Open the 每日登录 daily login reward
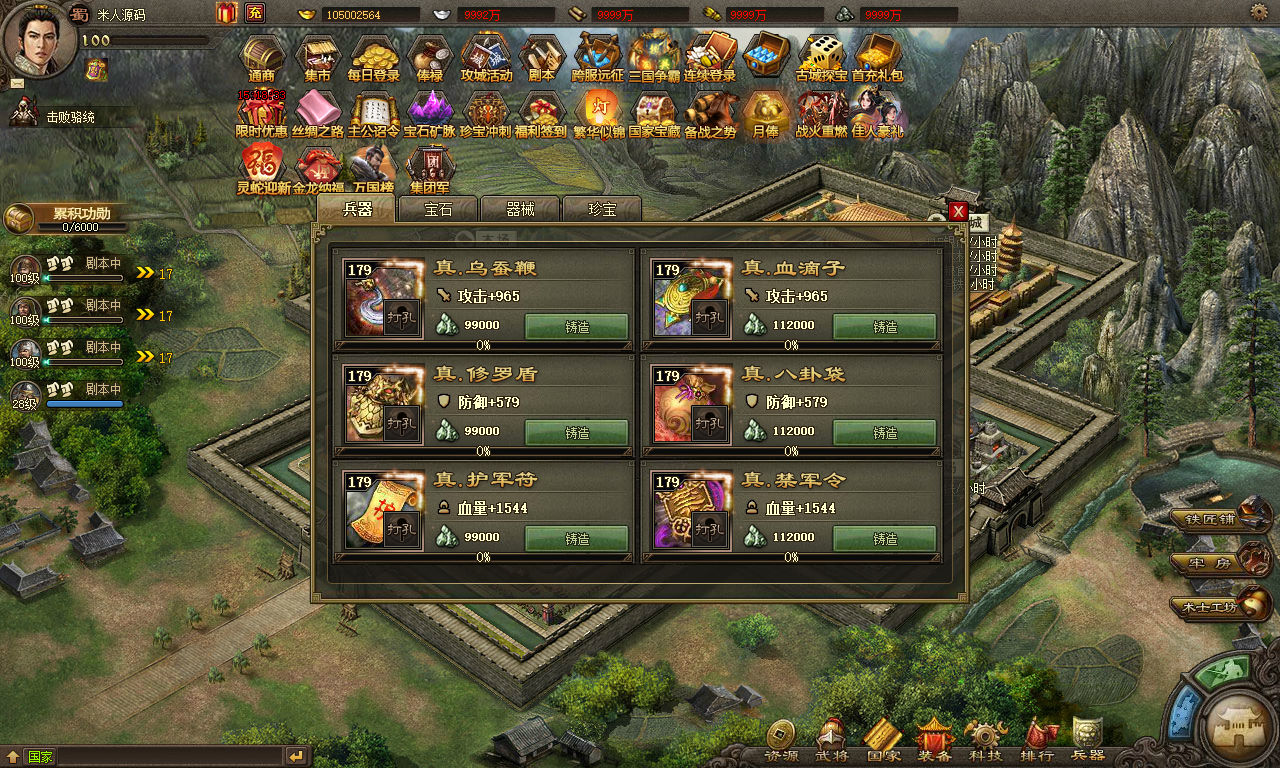This screenshot has height=768, width=1280. click(374, 58)
